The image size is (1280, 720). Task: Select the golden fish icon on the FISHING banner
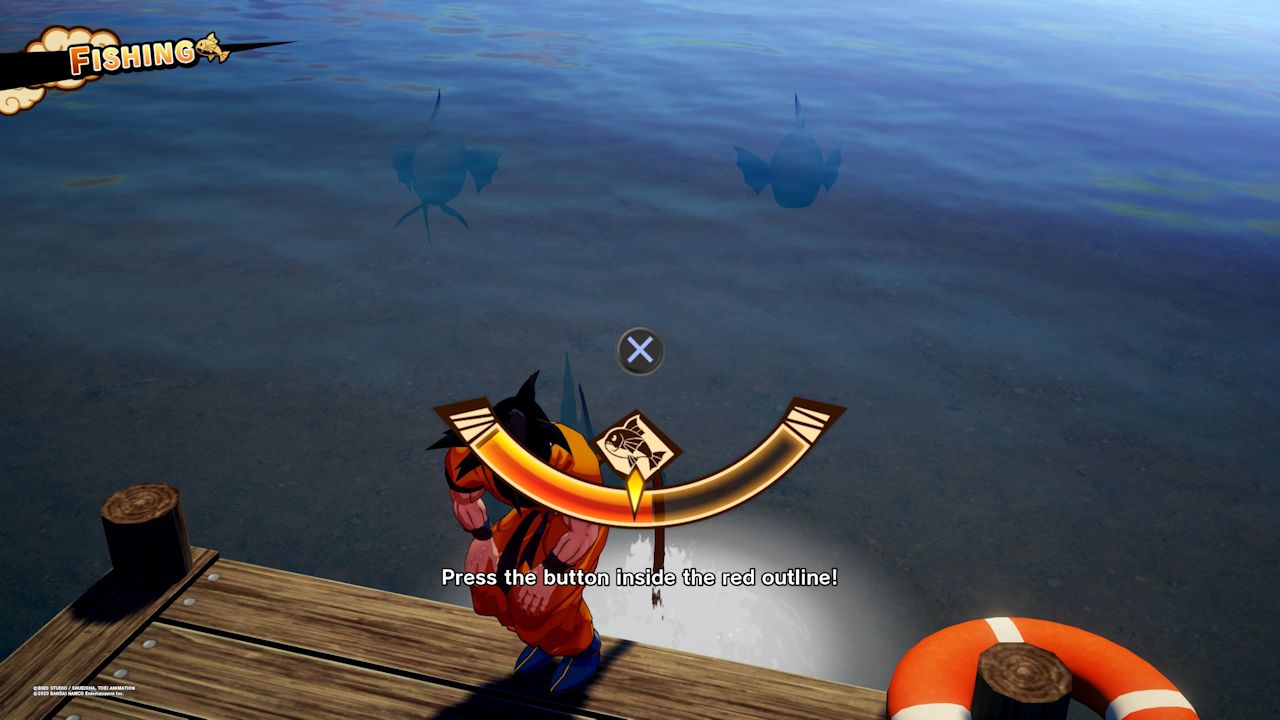[210, 47]
